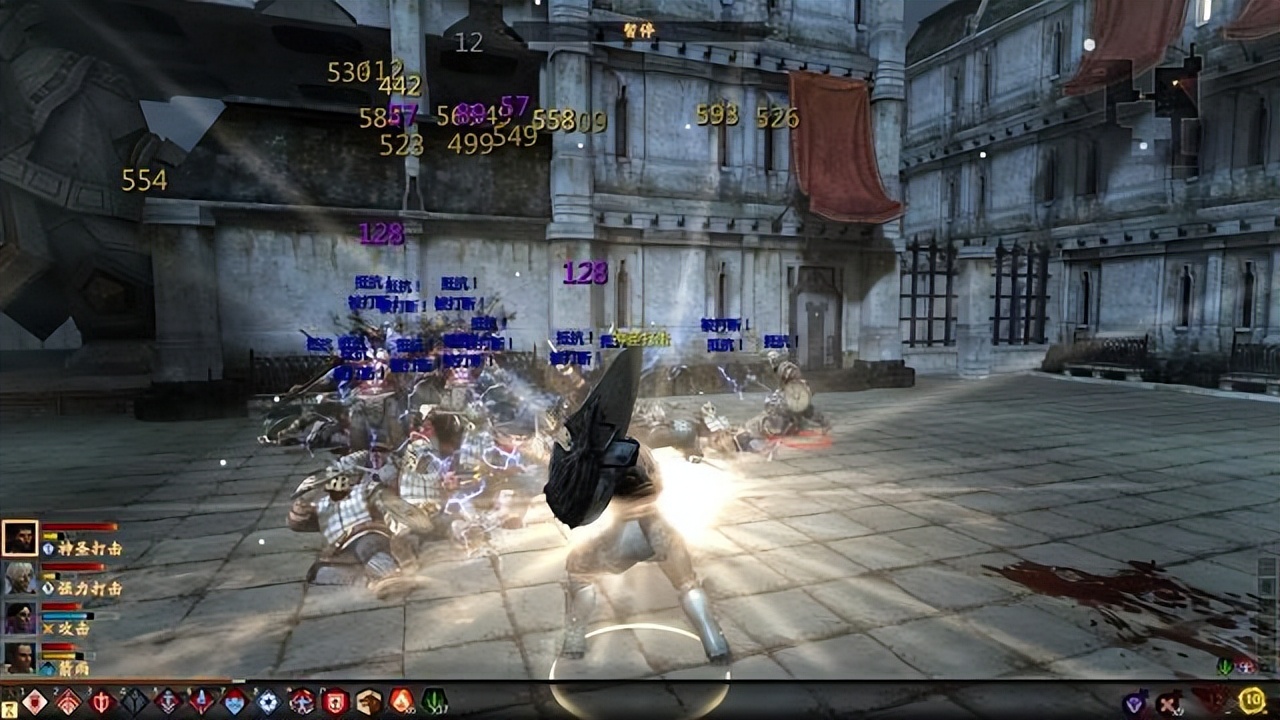Image resolution: width=1280 pixels, height=720 pixels.
Task: Select the bearded party leader portrait
Action: point(19,538)
